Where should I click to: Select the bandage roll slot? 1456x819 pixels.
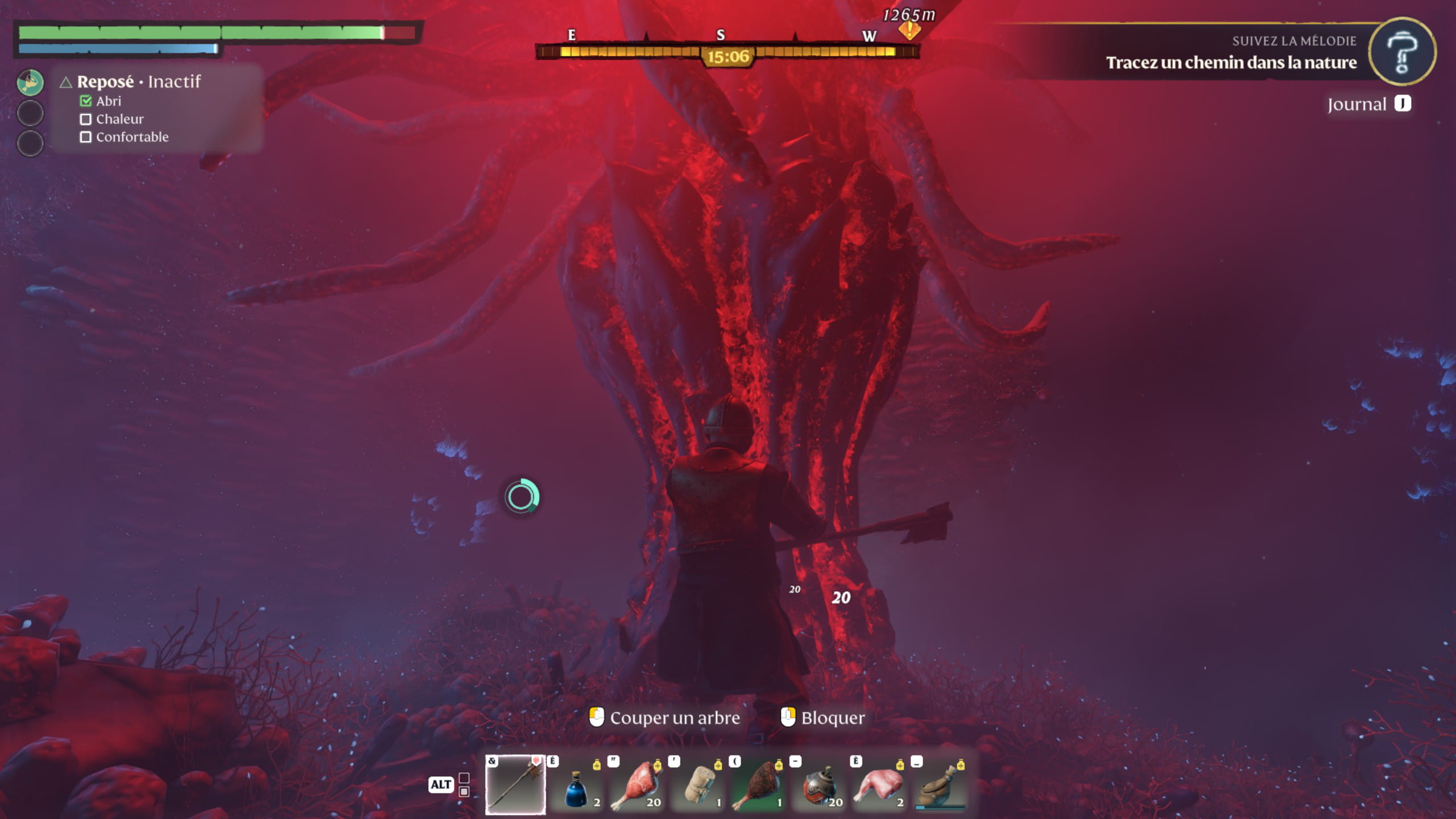pyautogui.click(x=698, y=785)
